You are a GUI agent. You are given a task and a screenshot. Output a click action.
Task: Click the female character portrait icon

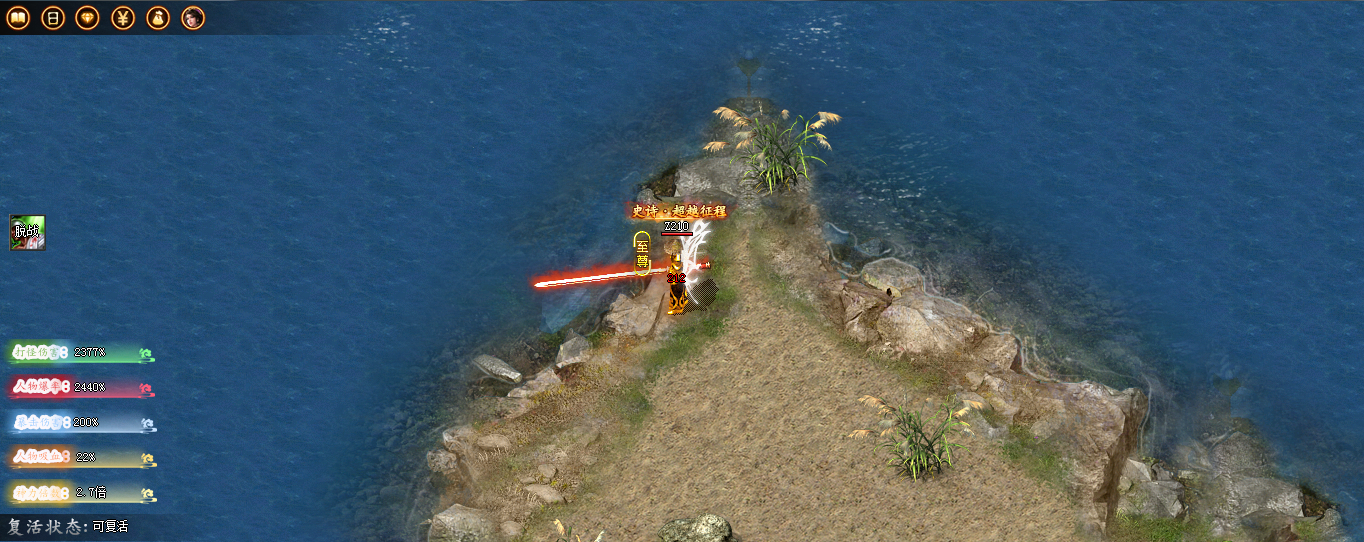(x=193, y=18)
